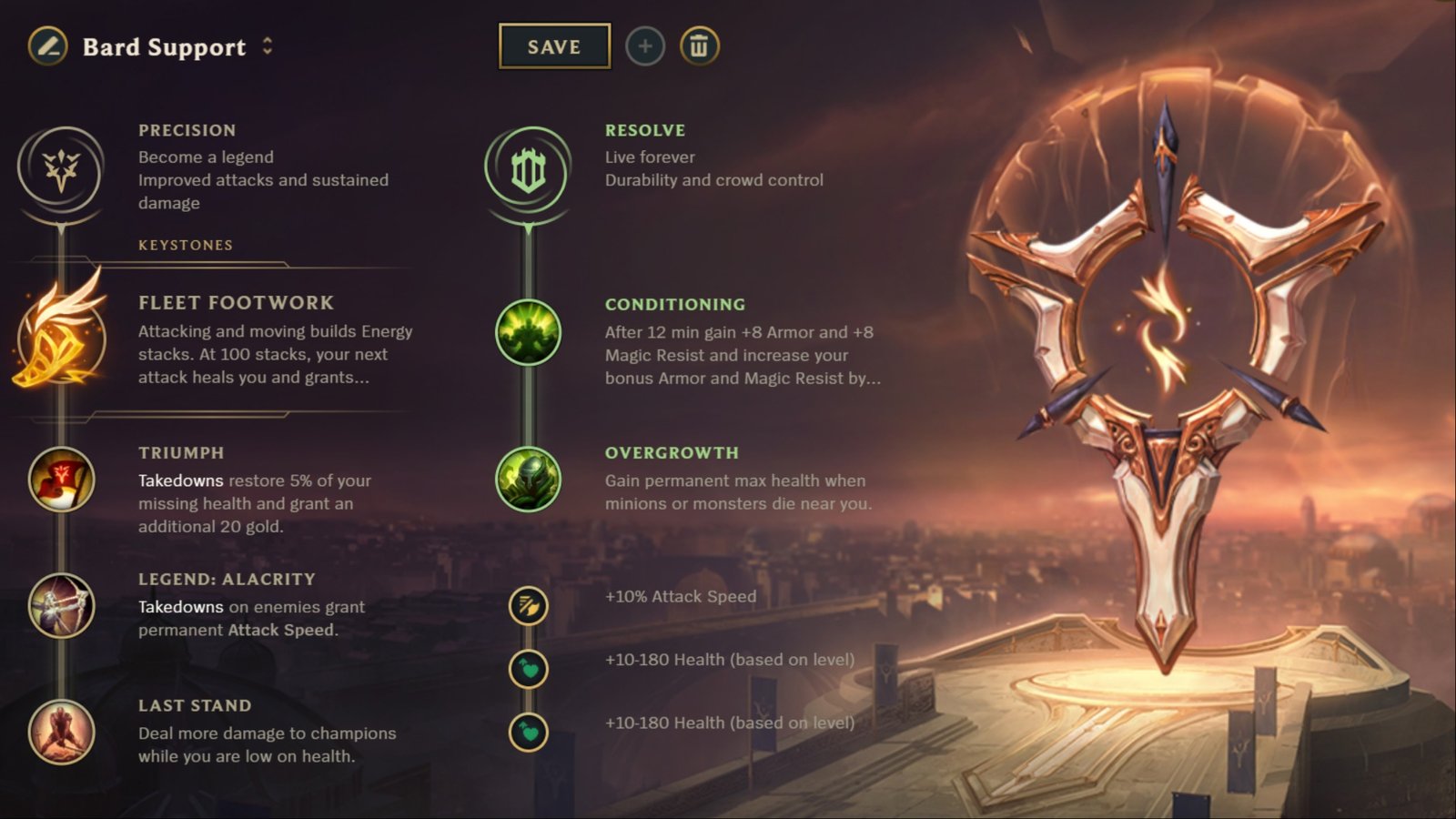Select the Triumph rune icon

61,480
